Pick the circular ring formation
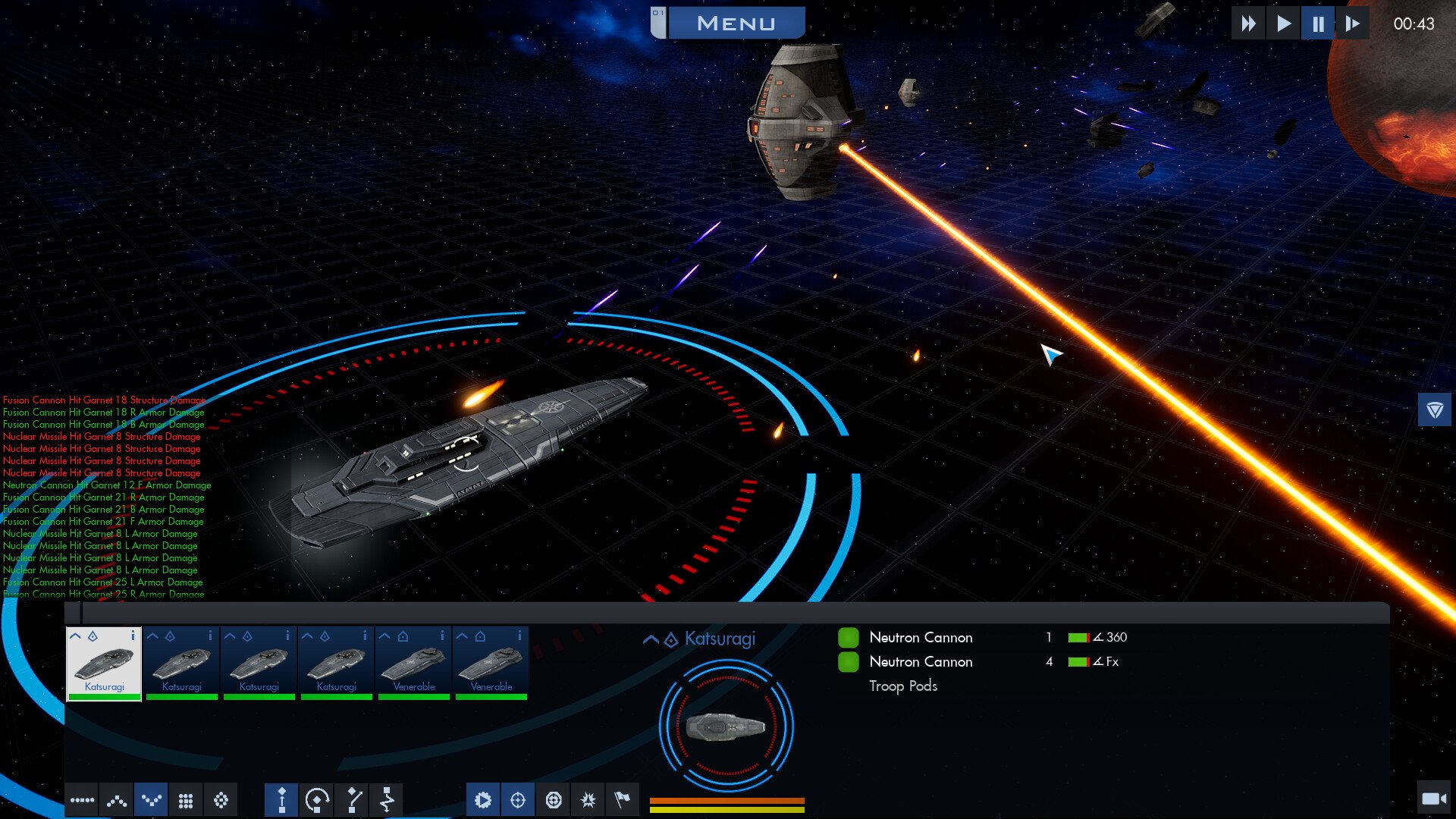Image resolution: width=1456 pixels, height=819 pixels. 221,800
